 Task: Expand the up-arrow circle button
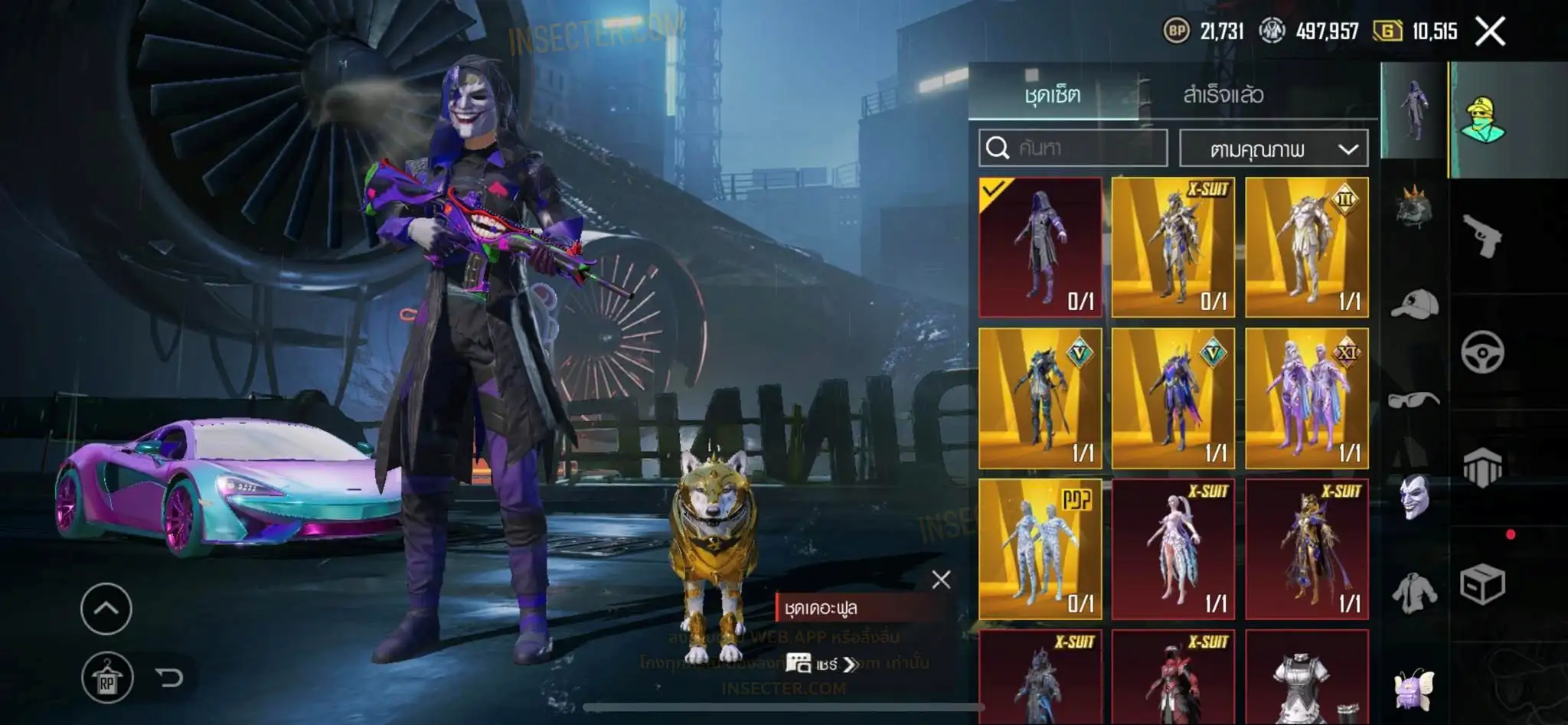pos(106,609)
